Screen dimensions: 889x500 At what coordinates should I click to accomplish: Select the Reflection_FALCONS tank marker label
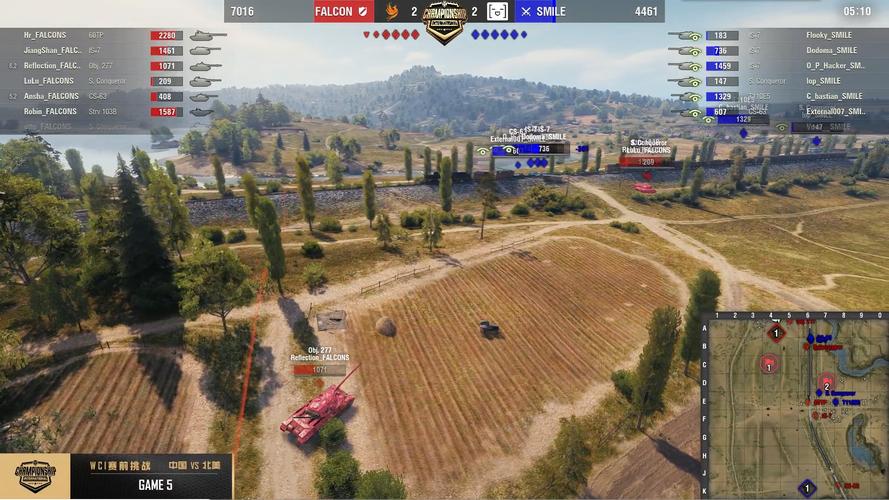[320, 357]
